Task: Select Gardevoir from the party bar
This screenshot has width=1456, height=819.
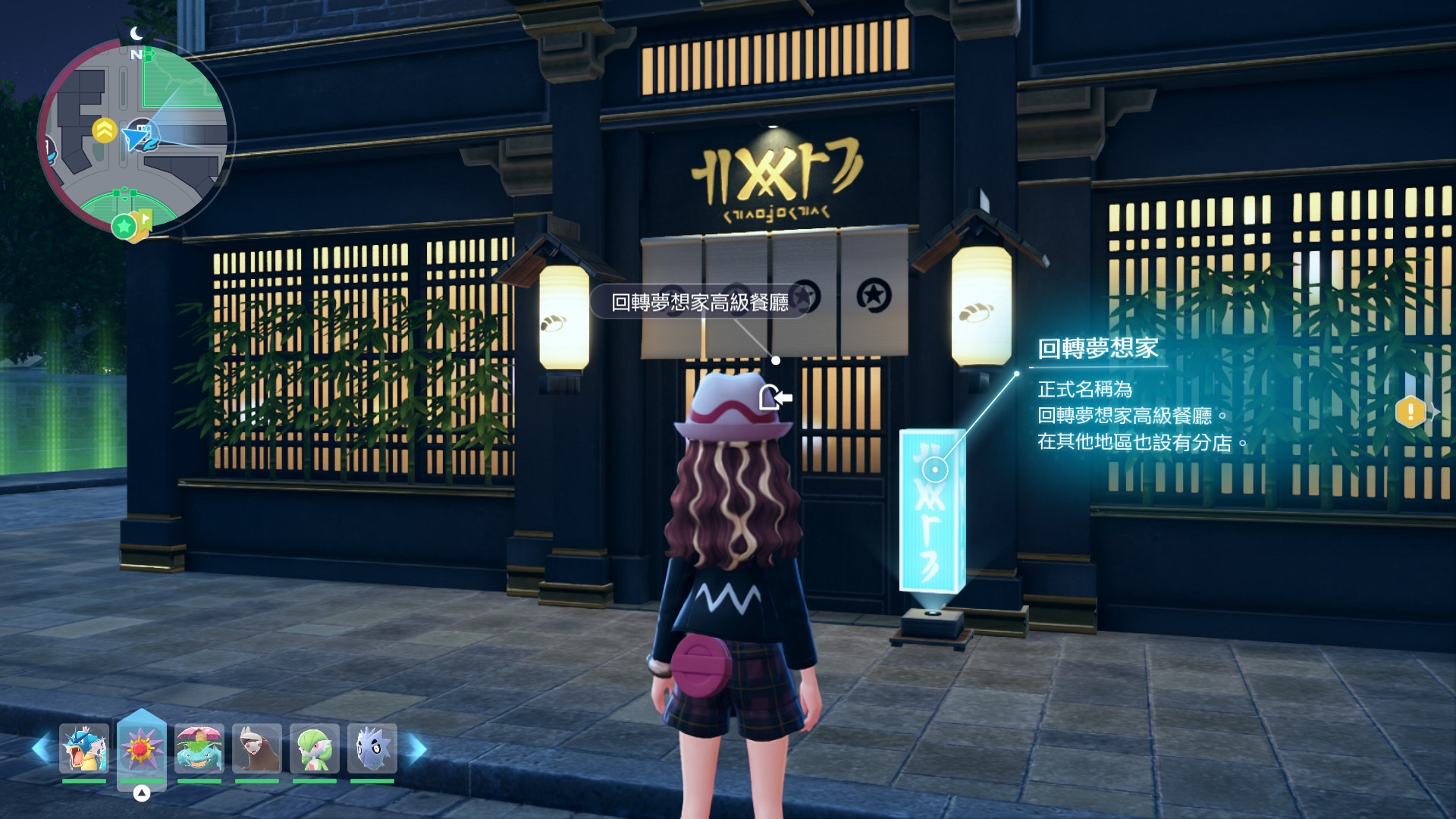Action: pyautogui.click(x=315, y=748)
